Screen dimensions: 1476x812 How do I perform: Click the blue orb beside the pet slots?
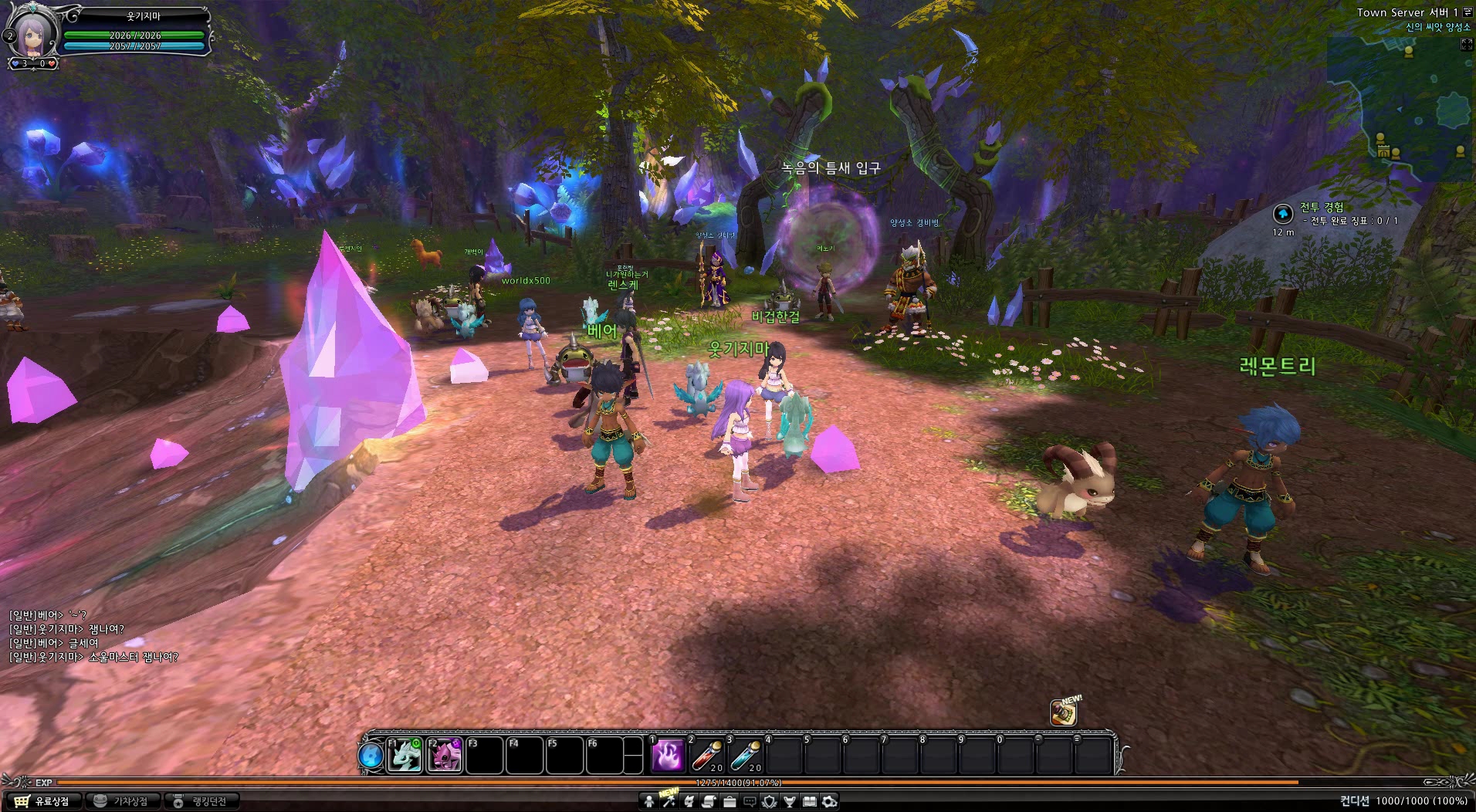click(371, 756)
